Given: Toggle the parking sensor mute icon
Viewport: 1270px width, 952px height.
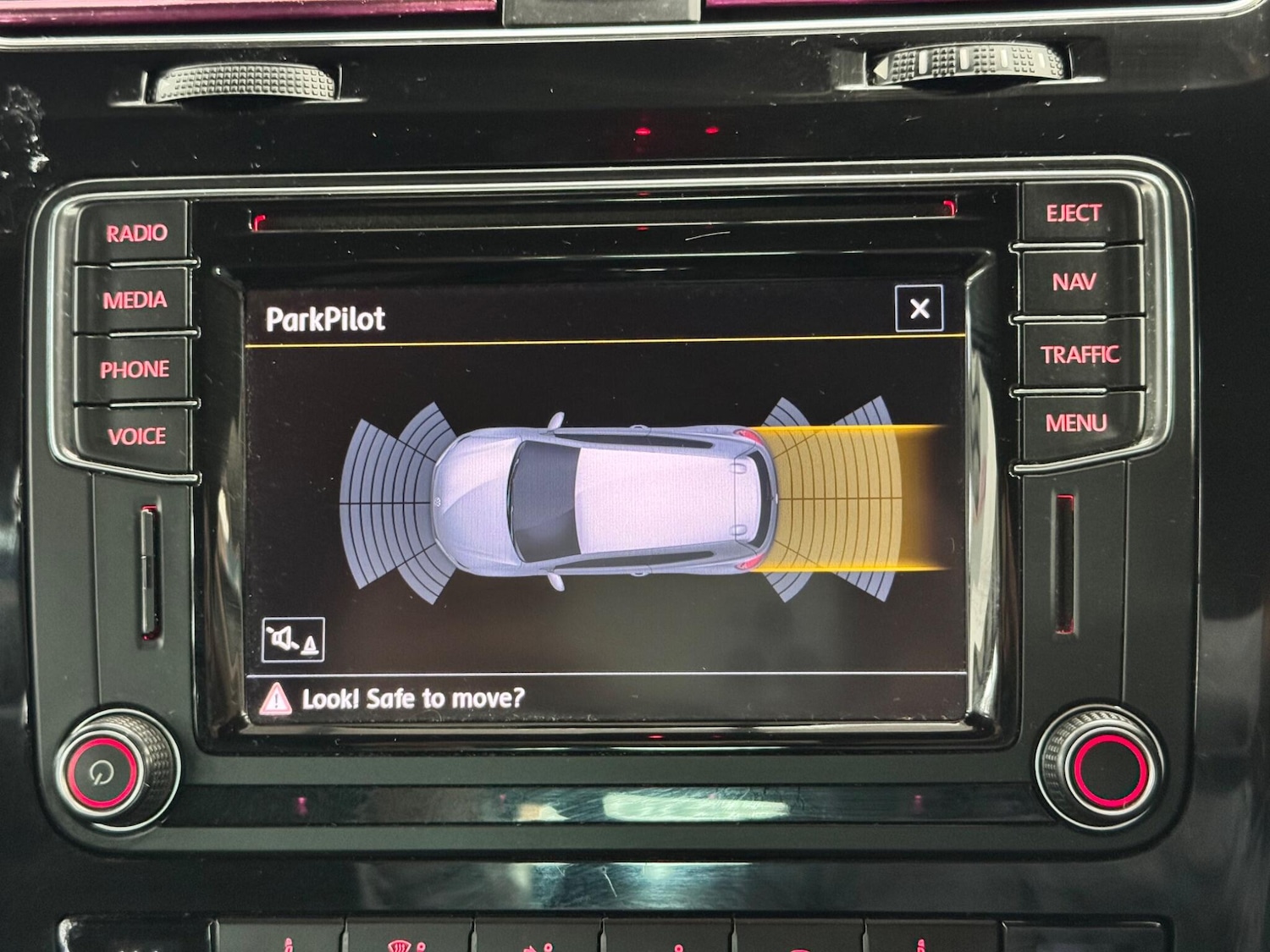Looking at the screenshot, I should [x=293, y=640].
